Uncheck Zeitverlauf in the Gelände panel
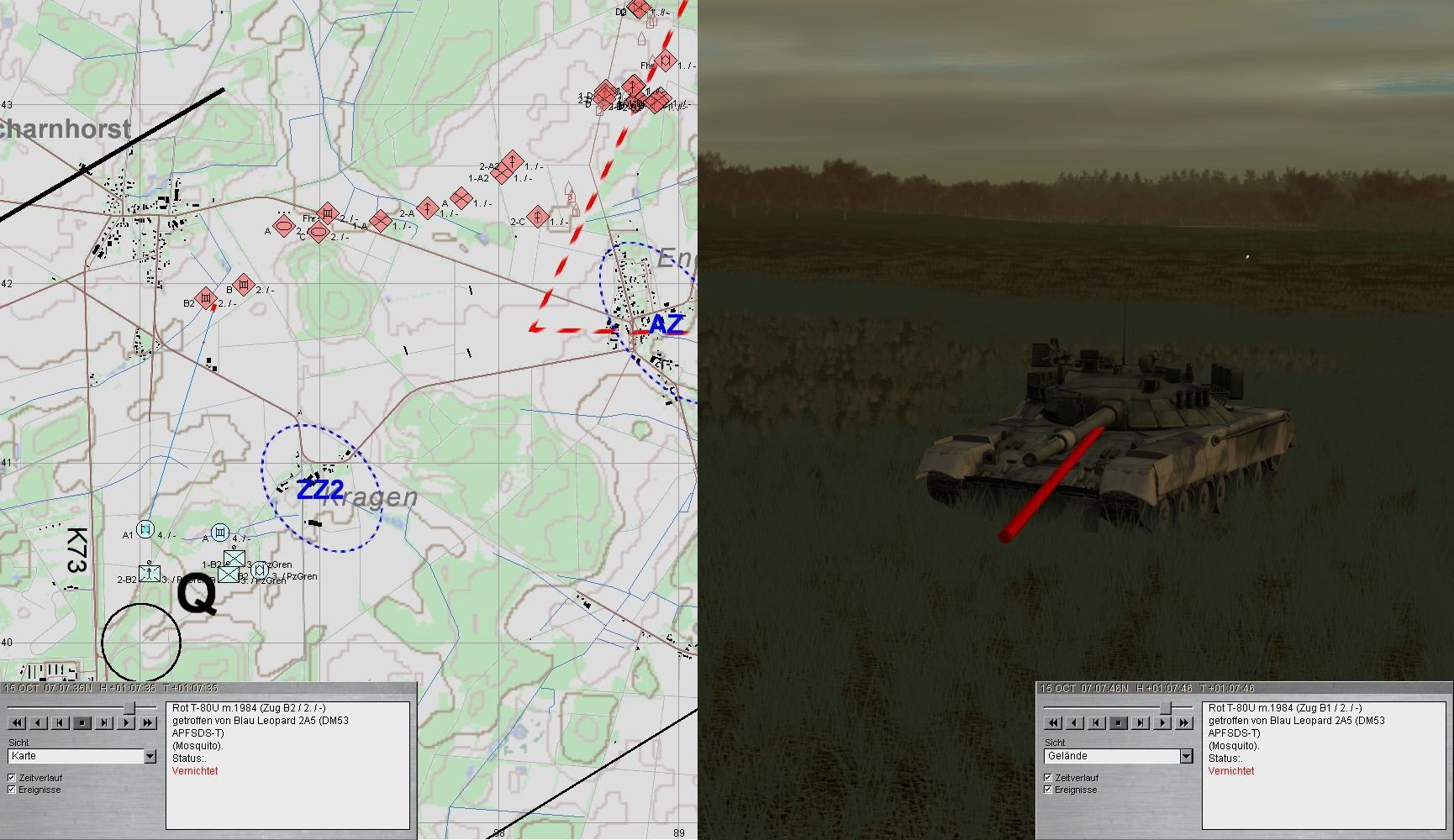Image resolution: width=1454 pixels, height=840 pixels. [1048, 778]
